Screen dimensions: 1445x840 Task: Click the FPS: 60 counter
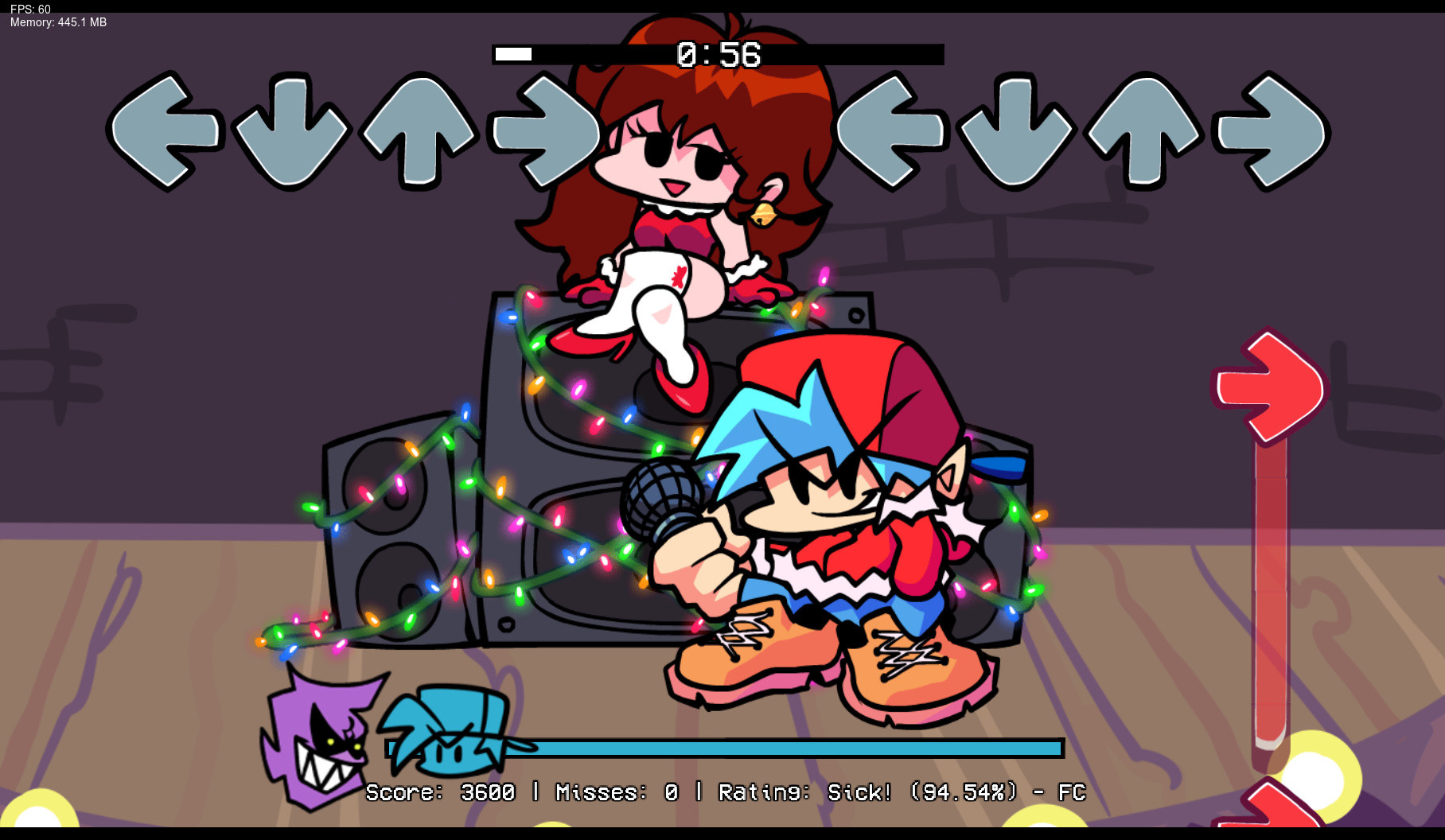(x=29, y=8)
